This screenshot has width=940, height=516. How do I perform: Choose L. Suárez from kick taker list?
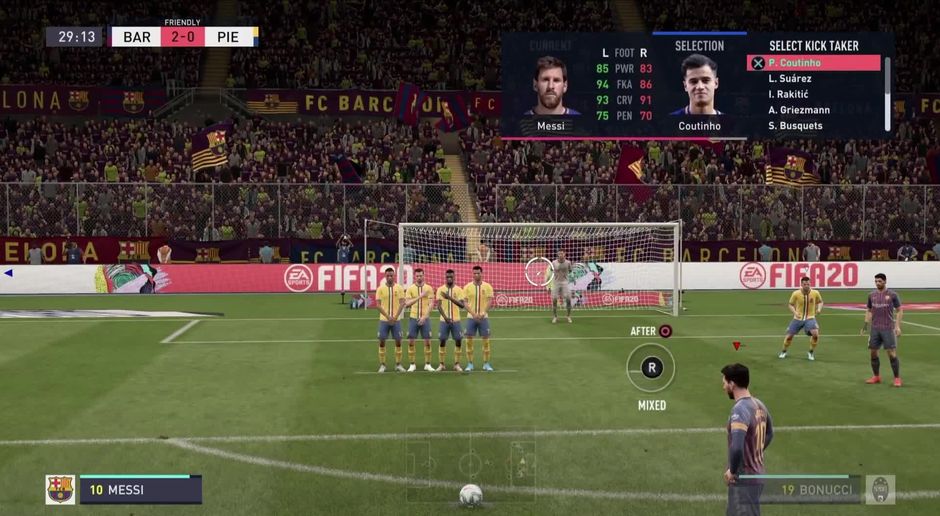pyautogui.click(x=790, y=79)
